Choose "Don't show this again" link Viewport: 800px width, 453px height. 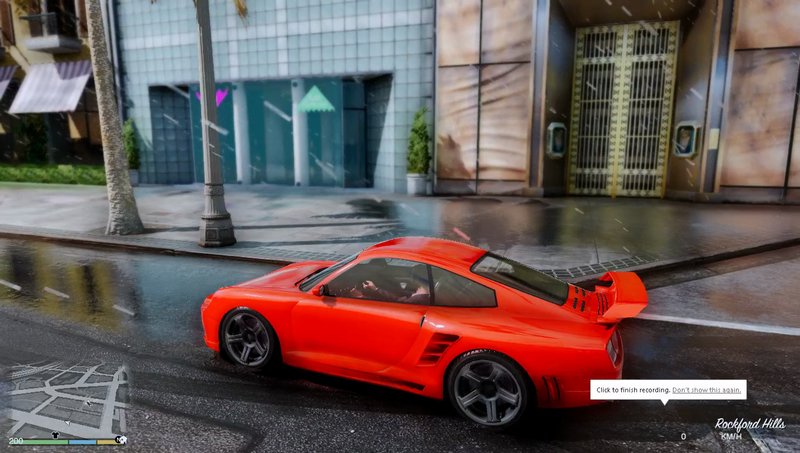click(707, 390)
